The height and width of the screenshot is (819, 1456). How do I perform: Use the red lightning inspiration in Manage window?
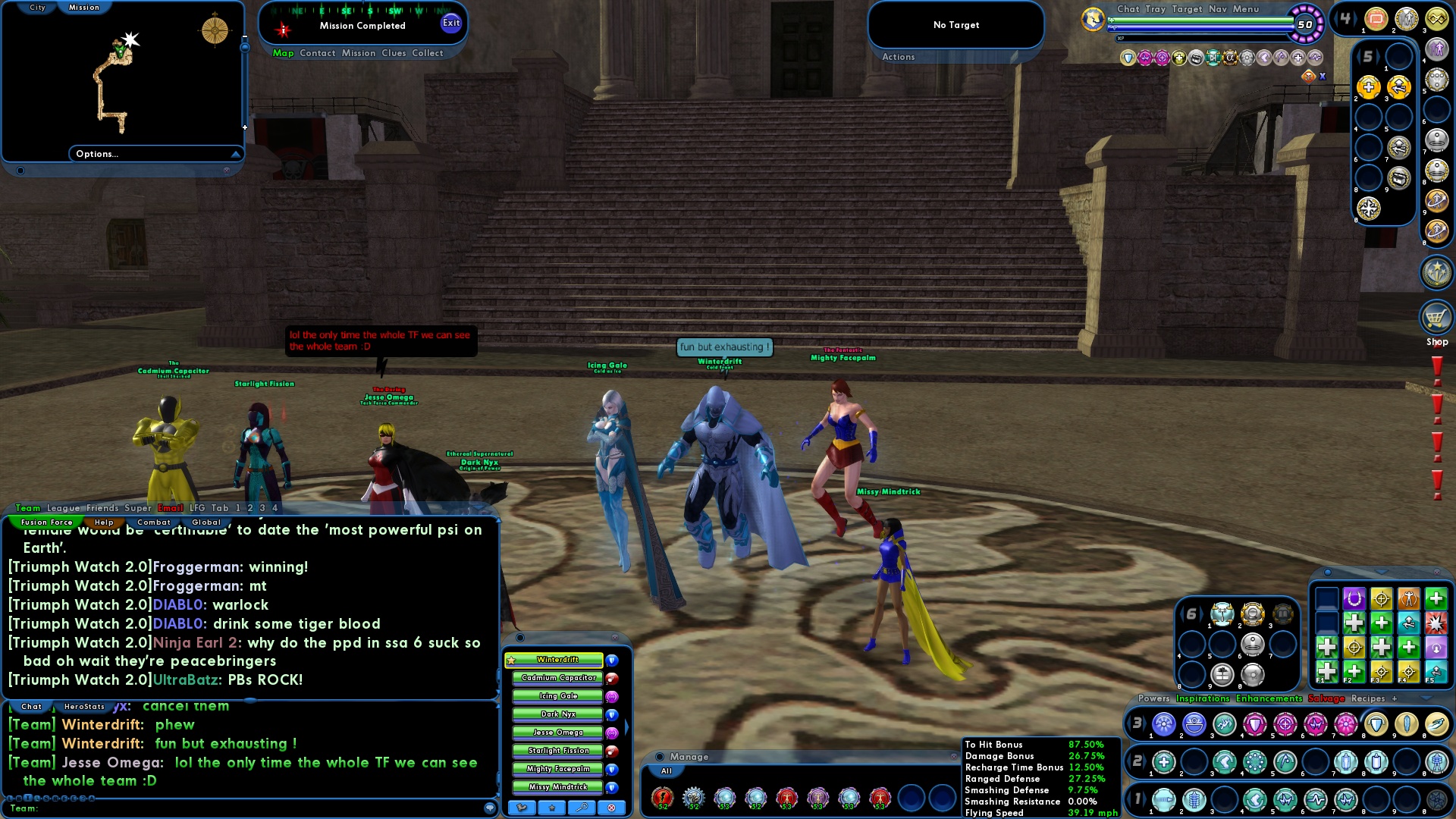click(x=664, y=798)
